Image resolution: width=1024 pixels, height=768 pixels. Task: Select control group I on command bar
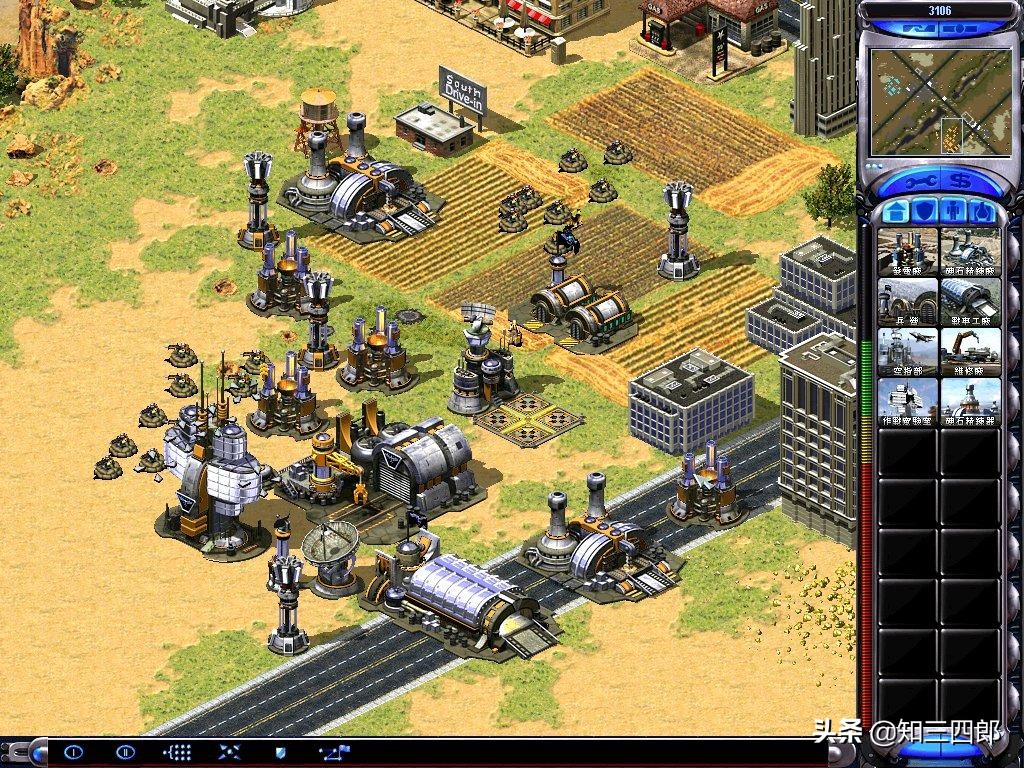[73, 751]
